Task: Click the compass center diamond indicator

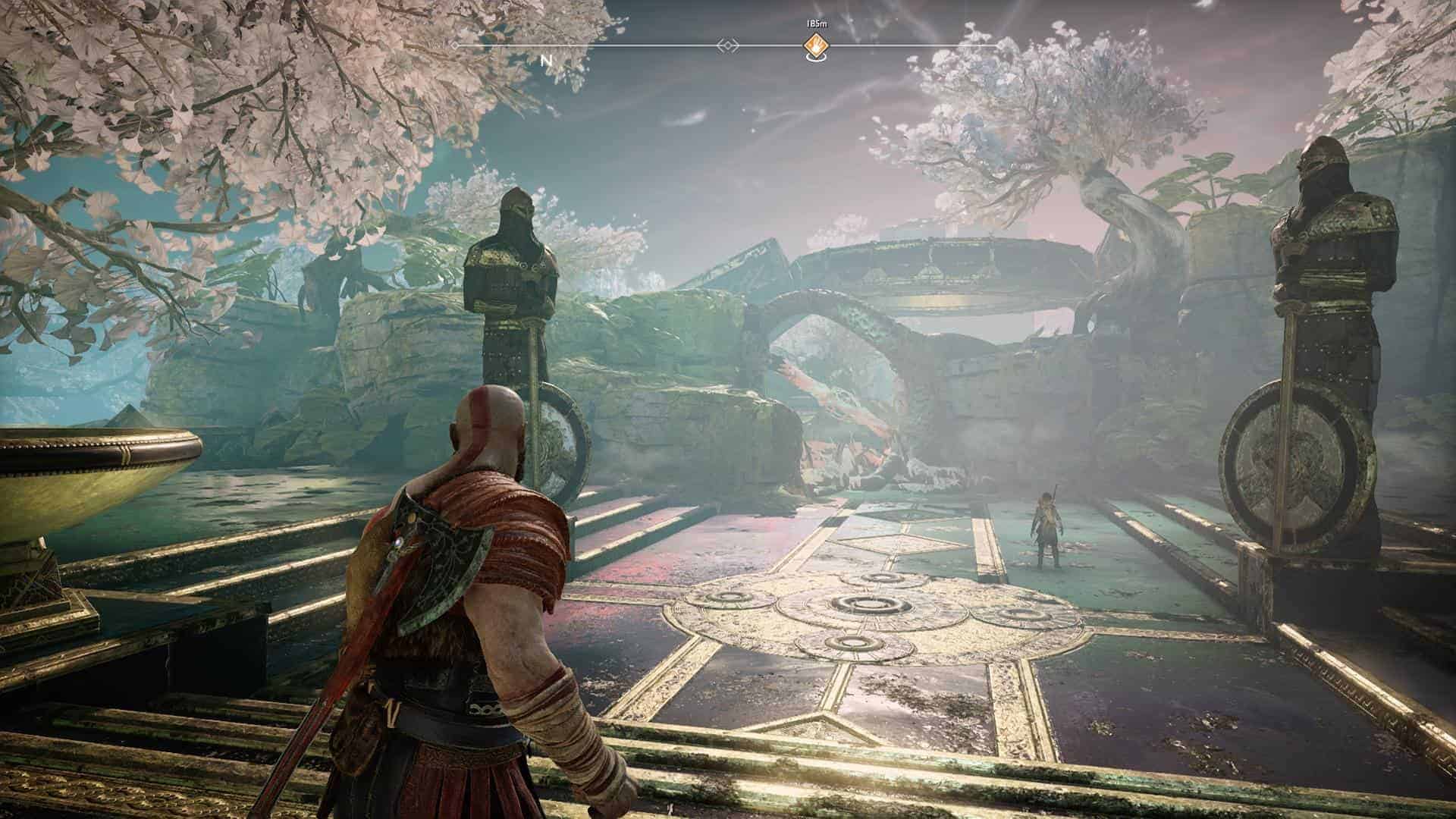Action: (x=728, y=46)
